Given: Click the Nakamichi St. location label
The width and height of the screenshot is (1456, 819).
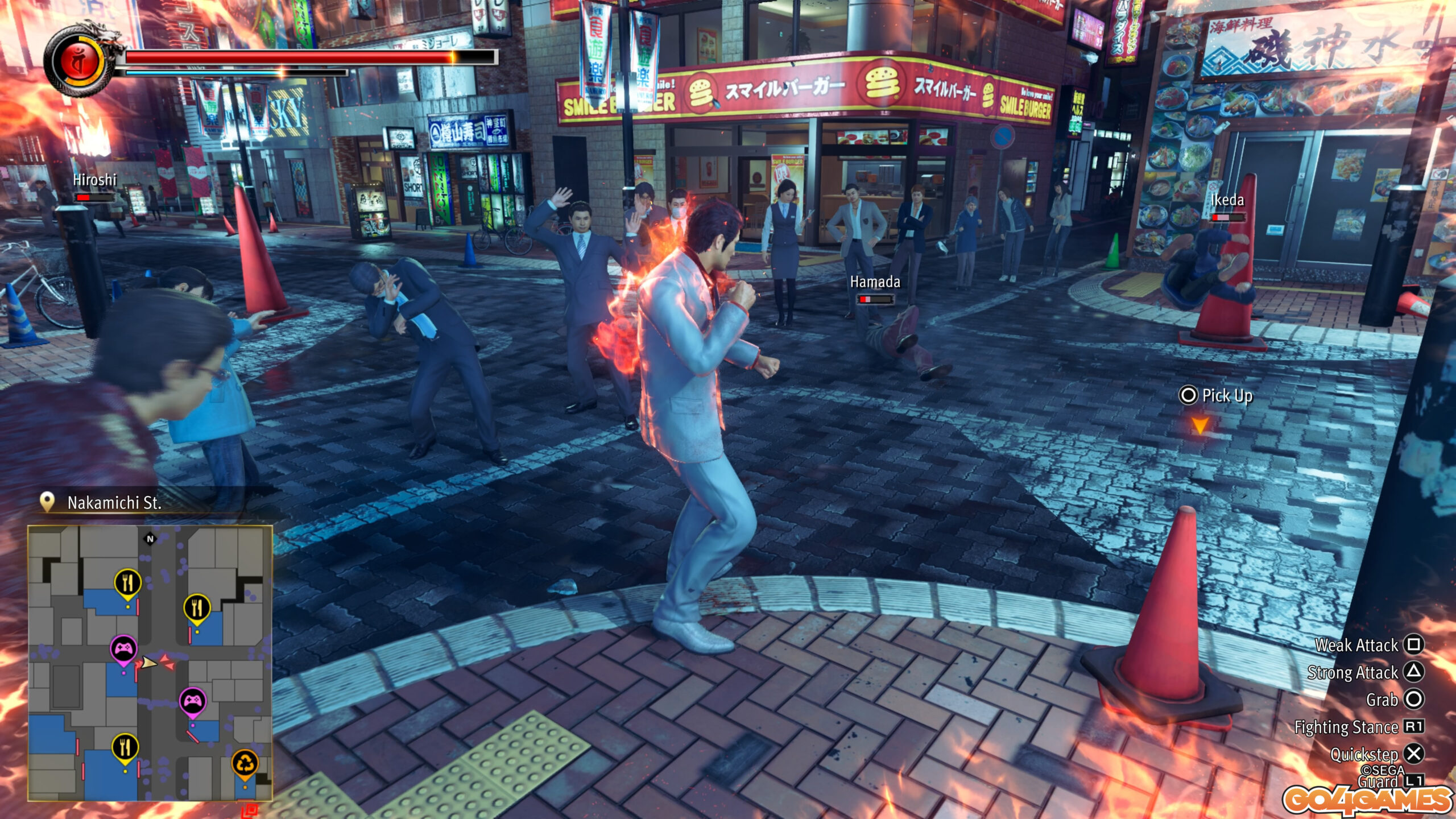Looking at the screenshot, I should pyautogui.click(x=114, y=503).
